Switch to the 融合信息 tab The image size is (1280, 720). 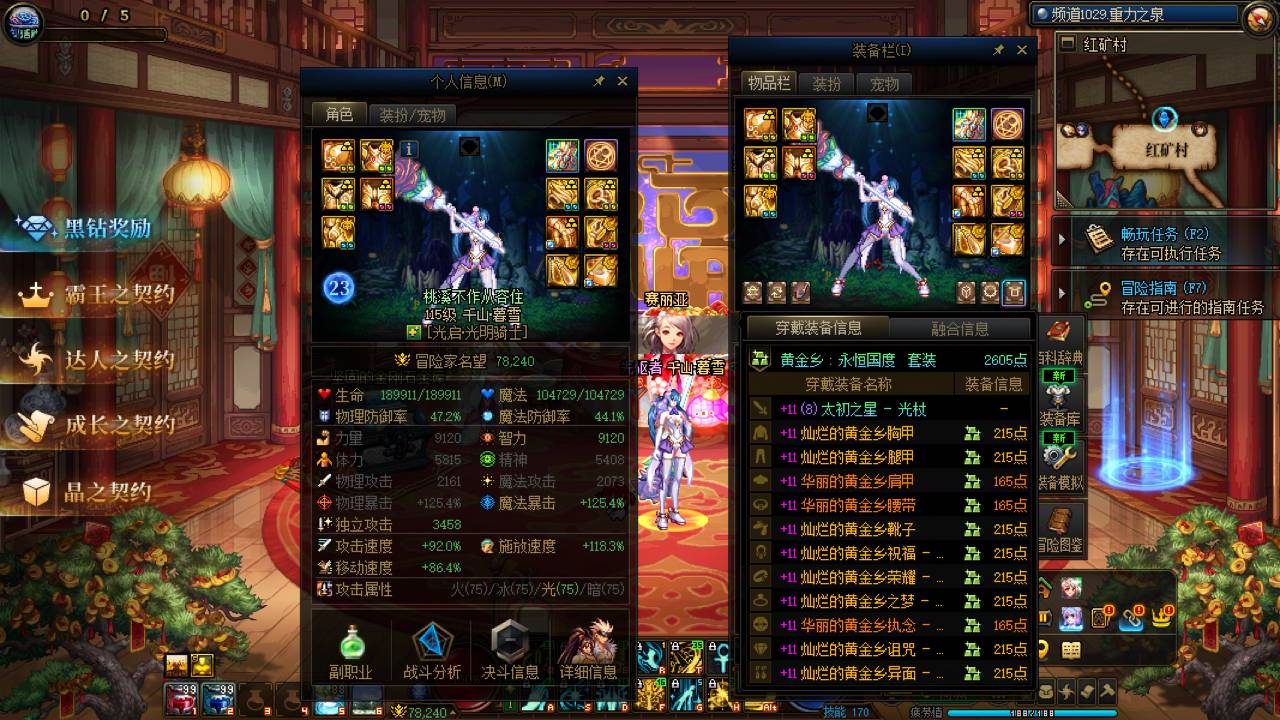click(962, 328)
